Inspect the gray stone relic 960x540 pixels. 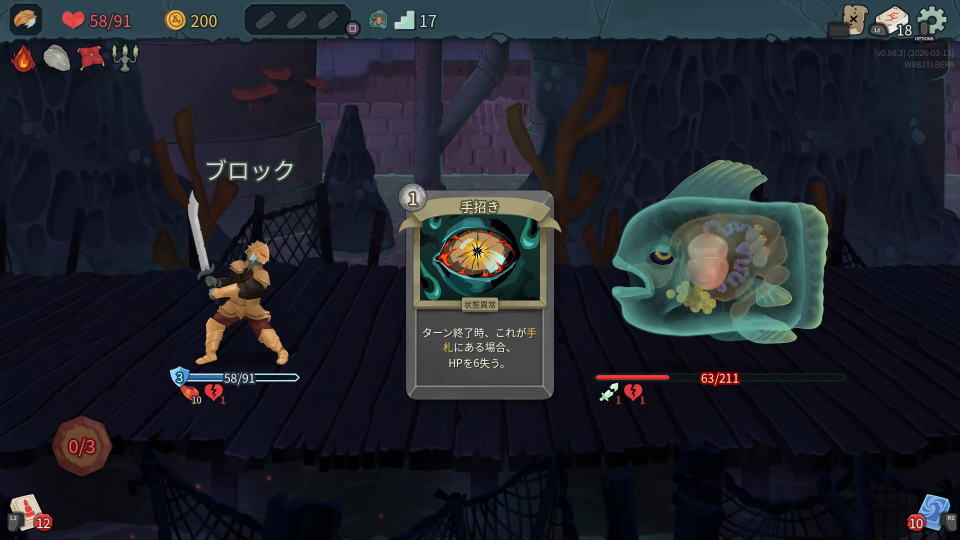[x=57, y=58]
